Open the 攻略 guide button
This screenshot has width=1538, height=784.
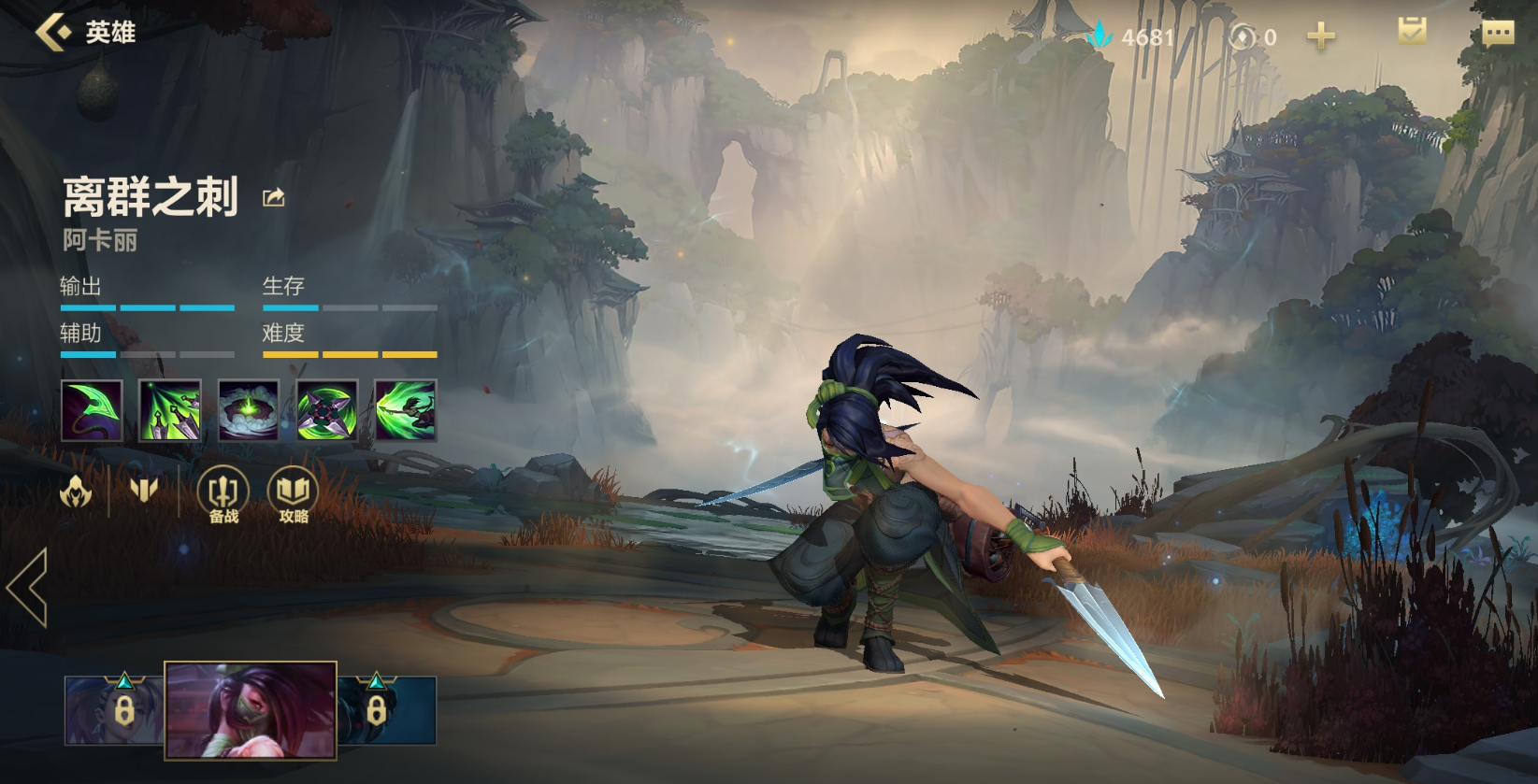click(x=293, y=494)
